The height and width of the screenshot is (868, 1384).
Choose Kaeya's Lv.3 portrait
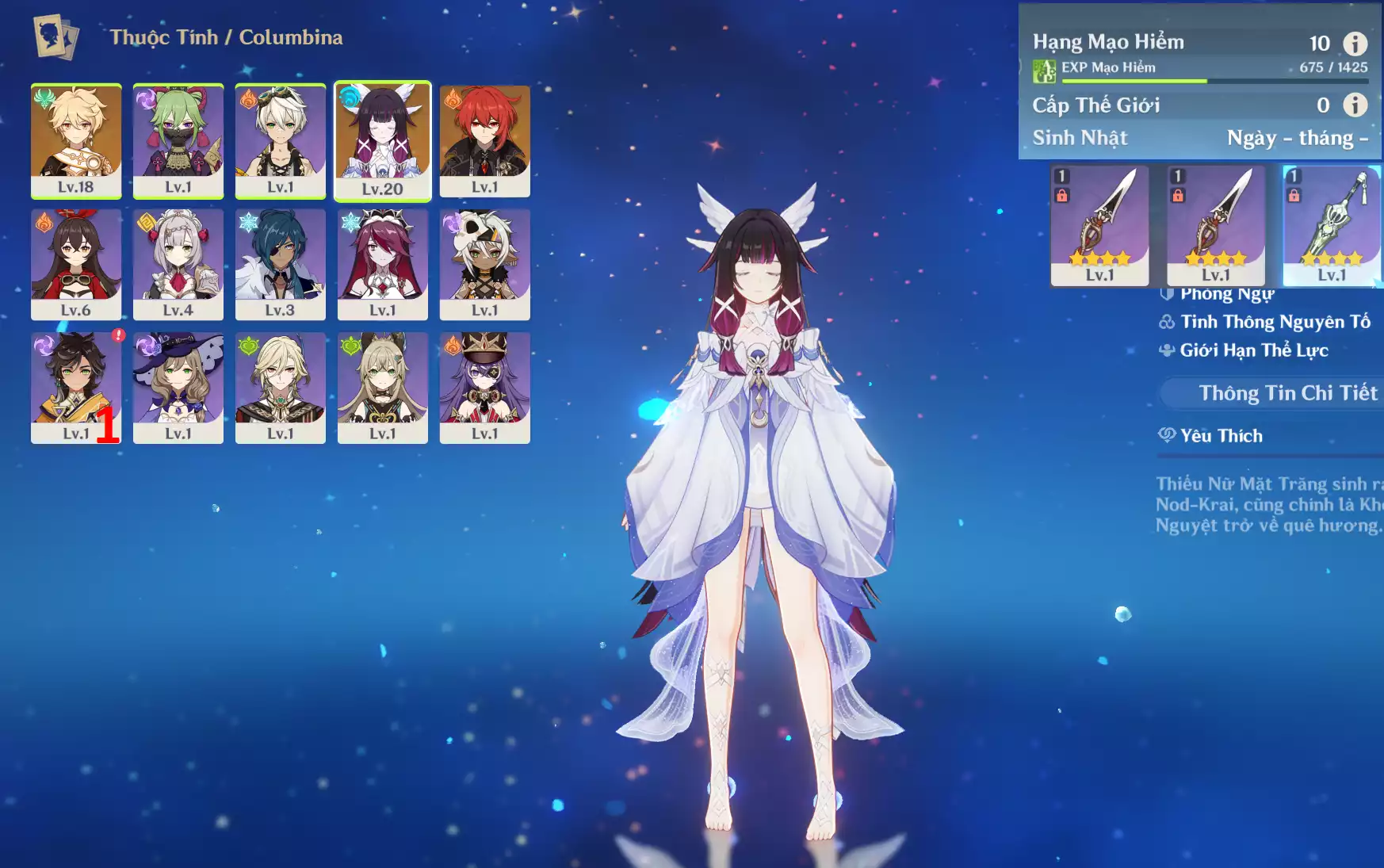point(281,264)
